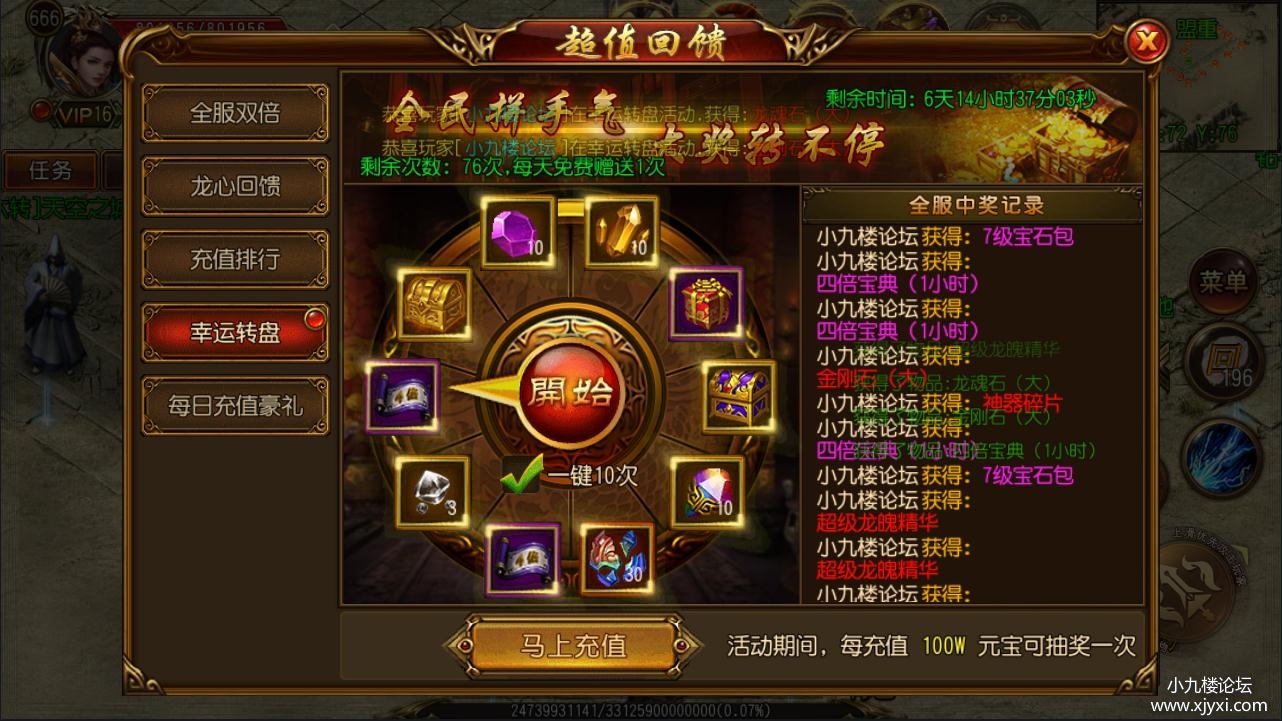Screen dimensions: 1282x721
Task: Click the 回196 recall icon
Action: point(1222,362)
